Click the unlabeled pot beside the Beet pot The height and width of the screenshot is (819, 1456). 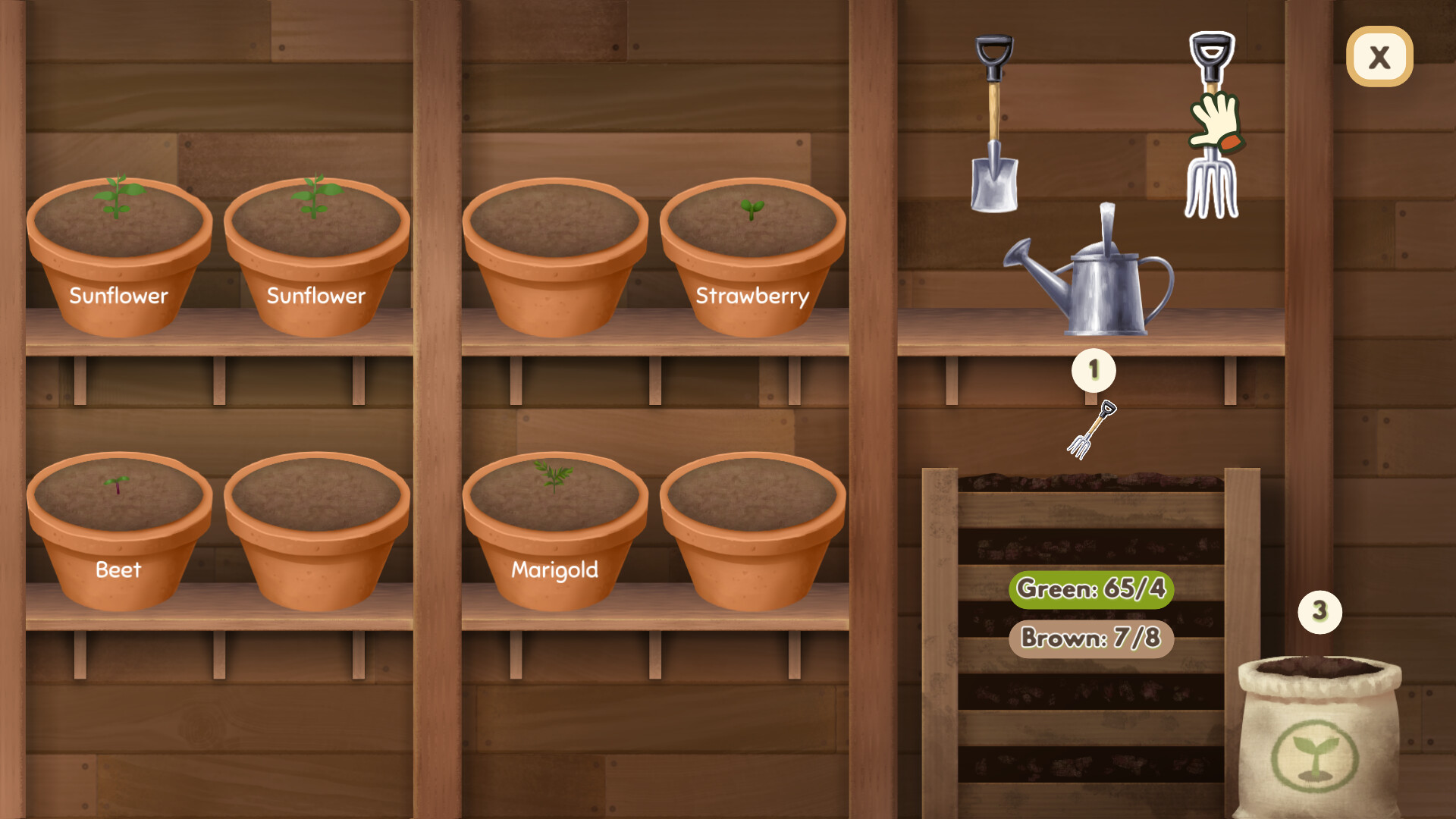coord(318,531)
